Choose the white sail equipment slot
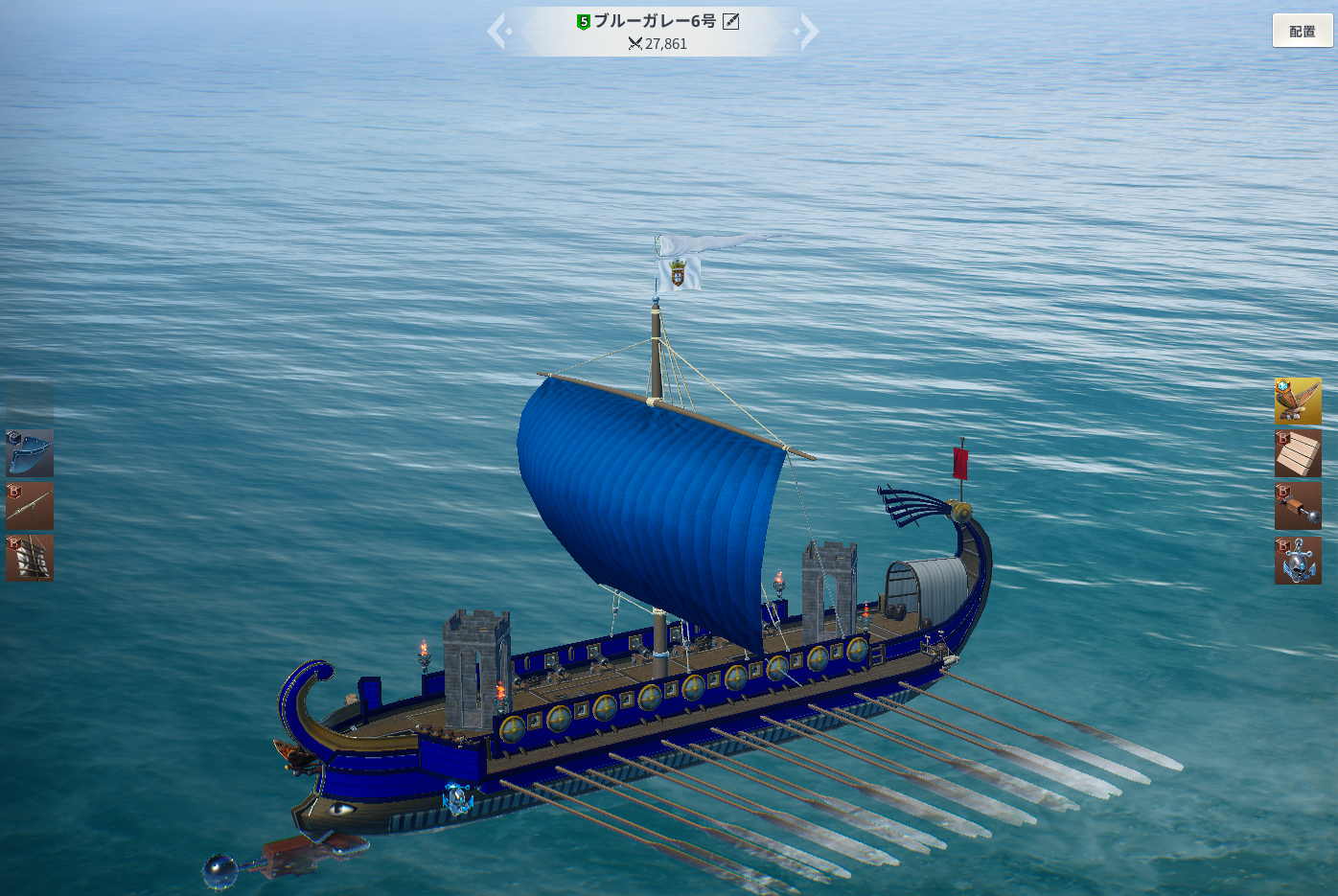The image size is (1338, 896). [30, 558]
